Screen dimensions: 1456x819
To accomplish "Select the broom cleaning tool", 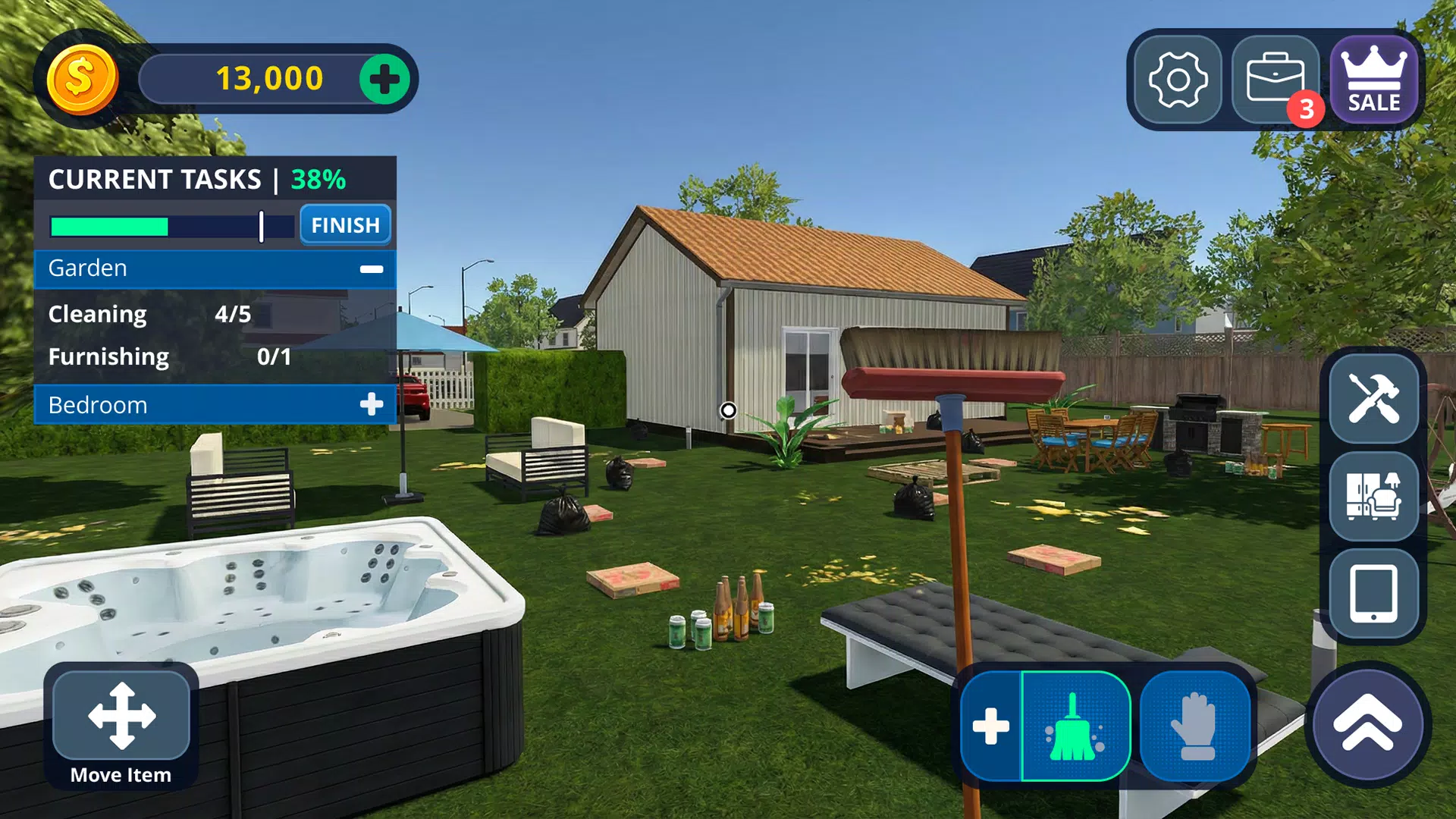I will click(1076, 726).
